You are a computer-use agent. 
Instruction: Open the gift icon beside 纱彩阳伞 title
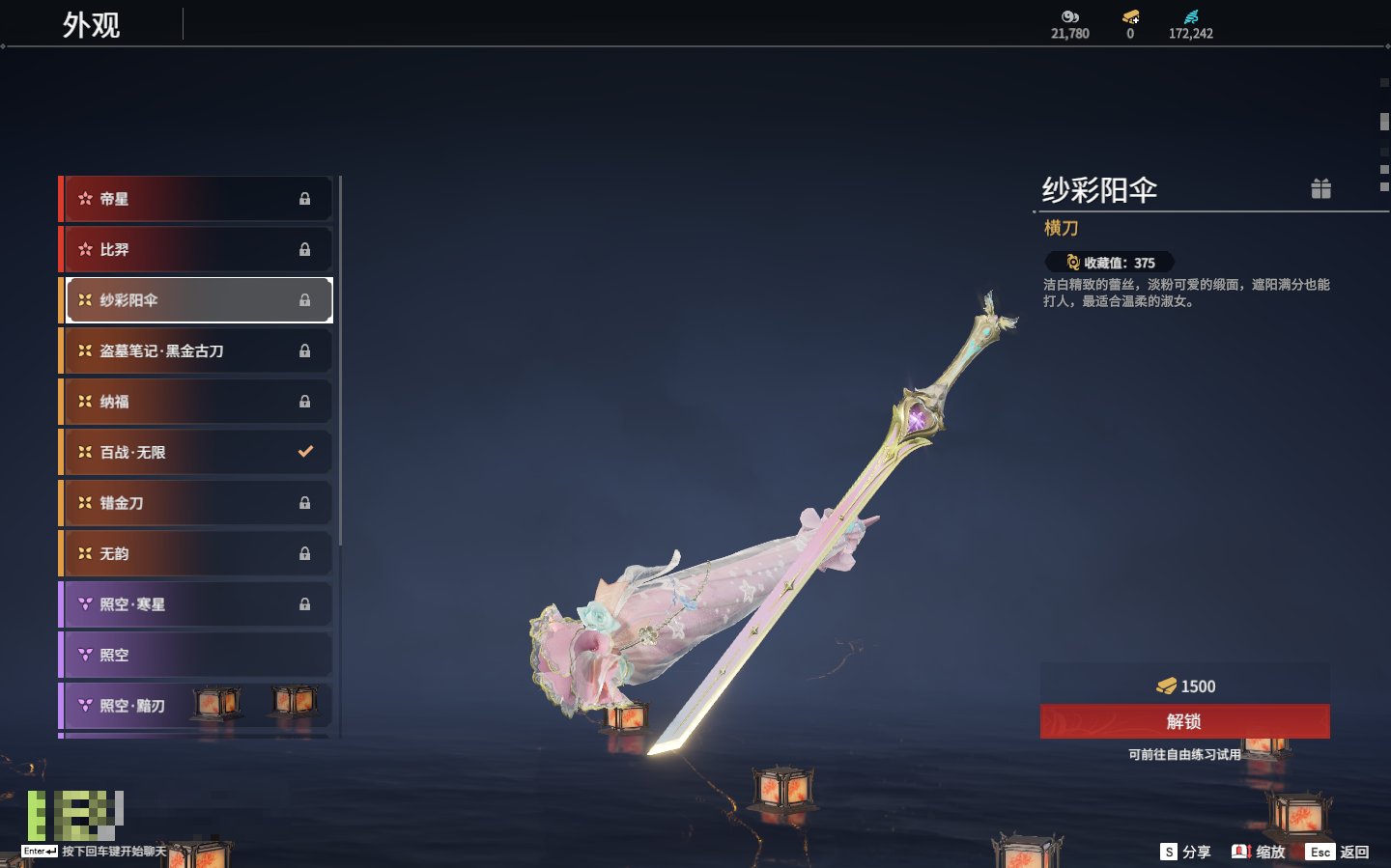(x=1320, y=189)
